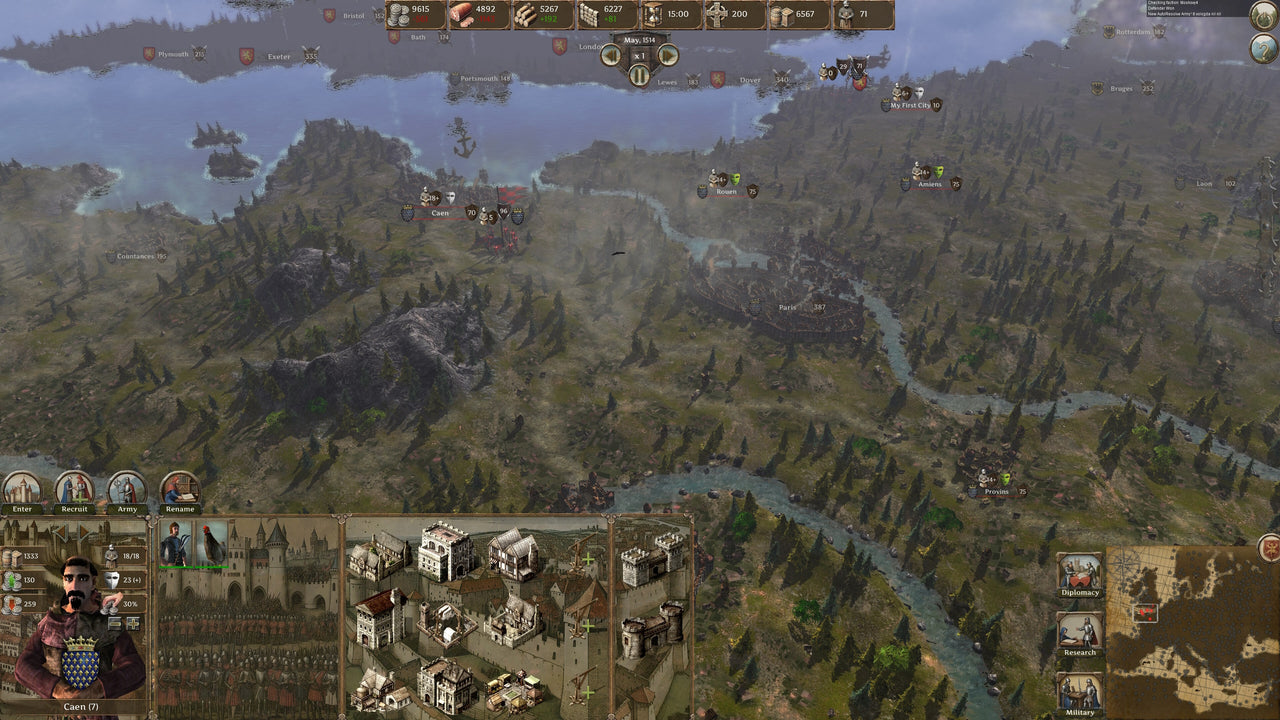Decrease game speed with the left arrow

click(x=611, y=53)
